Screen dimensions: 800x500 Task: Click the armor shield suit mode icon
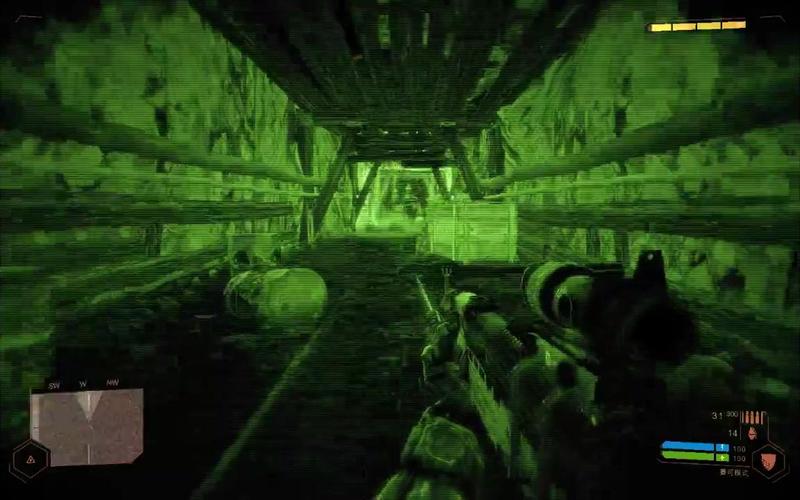[x=768, y=461]
